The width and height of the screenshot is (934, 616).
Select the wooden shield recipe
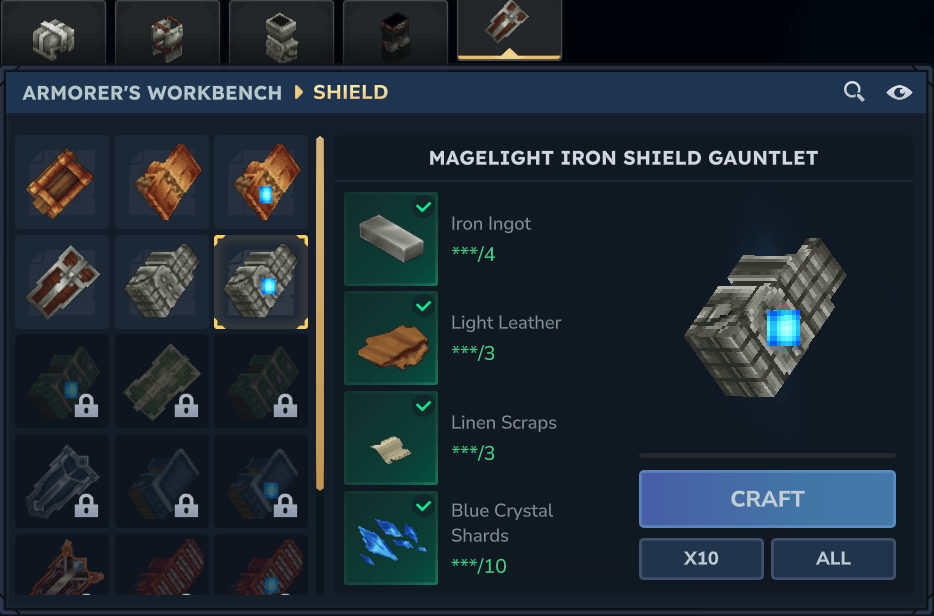(62, 182)
